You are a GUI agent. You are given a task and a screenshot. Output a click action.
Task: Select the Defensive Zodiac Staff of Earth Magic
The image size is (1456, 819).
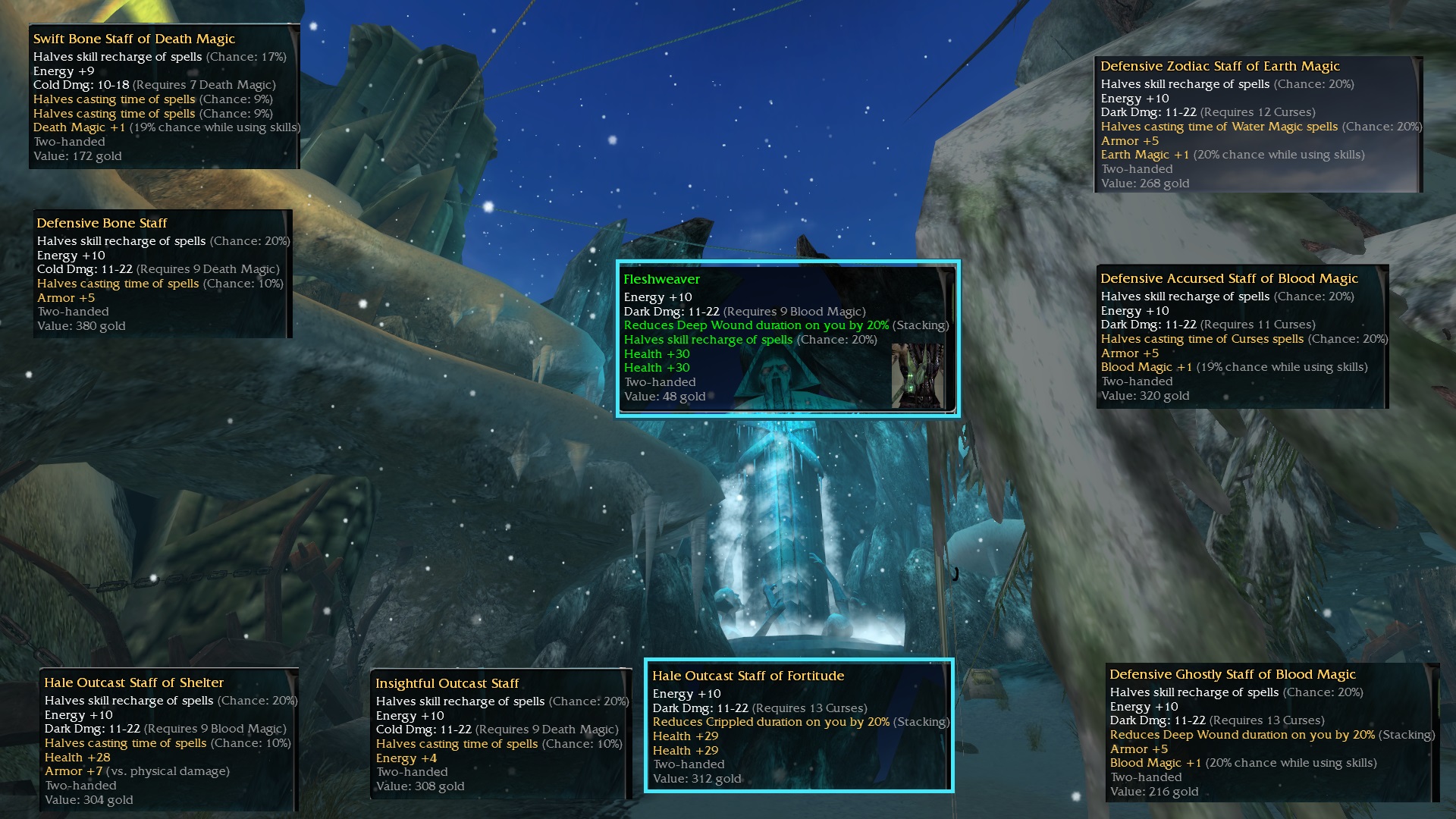(1258, 124)
